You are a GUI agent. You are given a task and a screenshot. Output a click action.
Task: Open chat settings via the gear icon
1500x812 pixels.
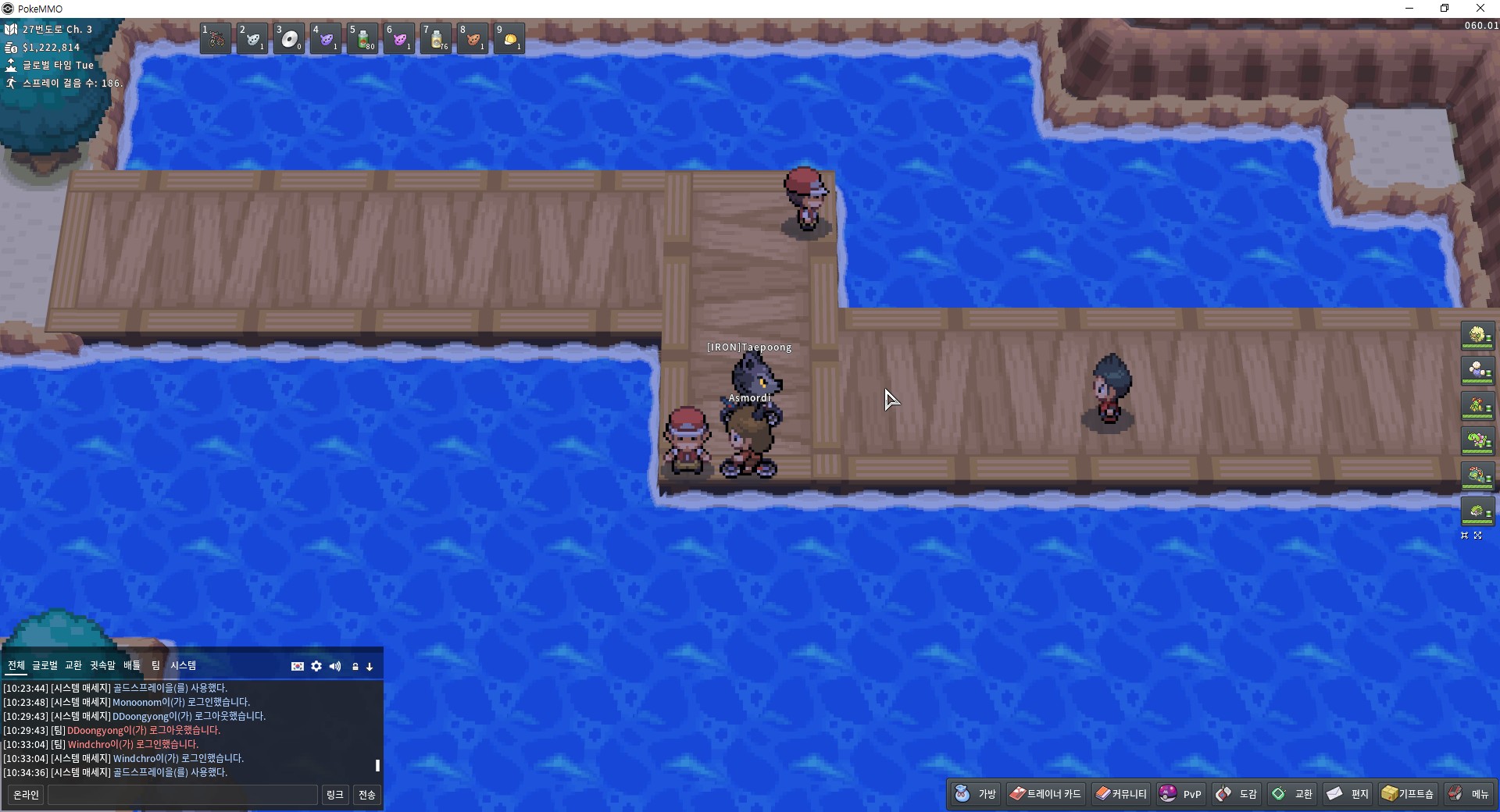point(316,666)
